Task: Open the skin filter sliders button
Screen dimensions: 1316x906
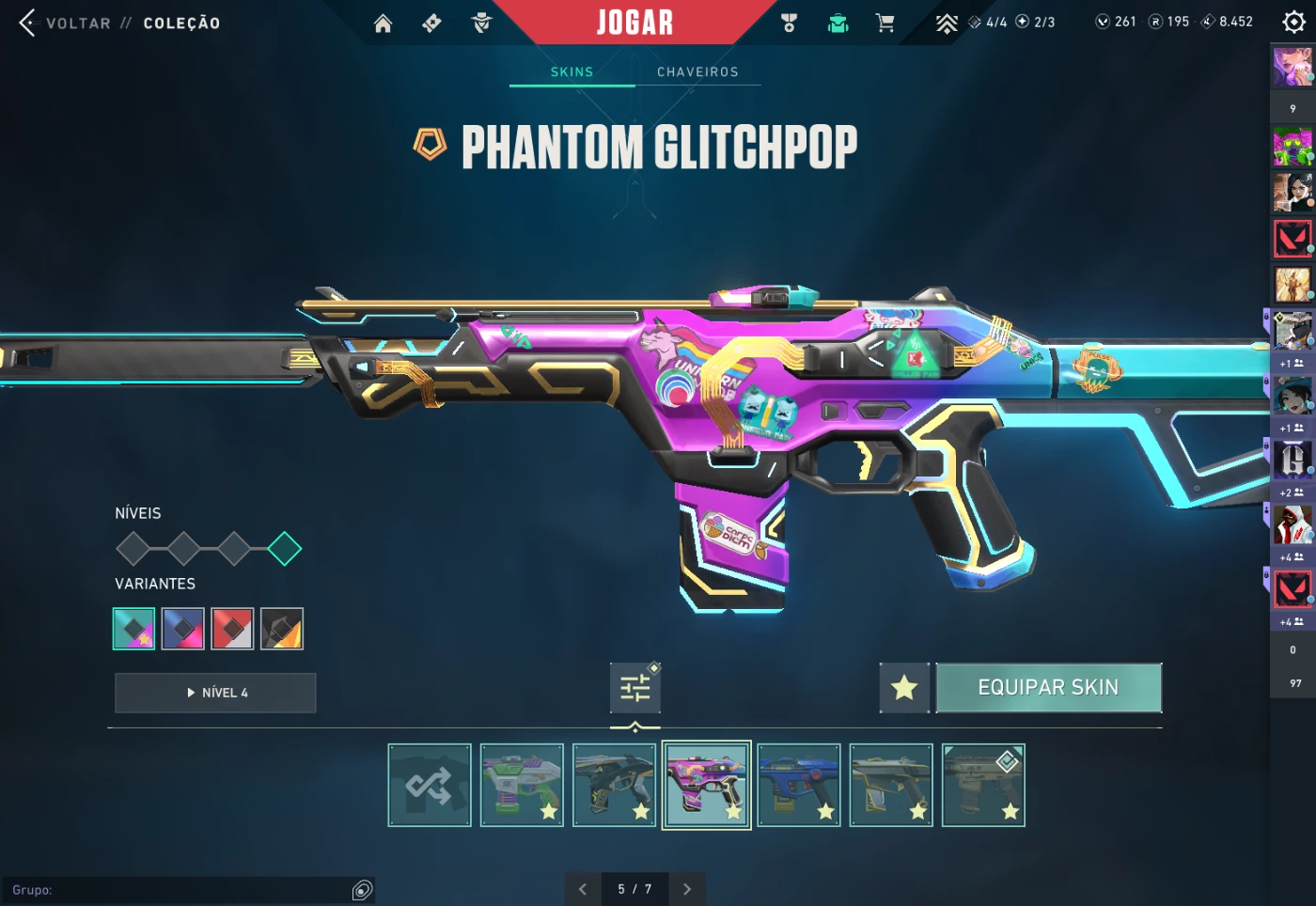Action: tap(635, 688)
